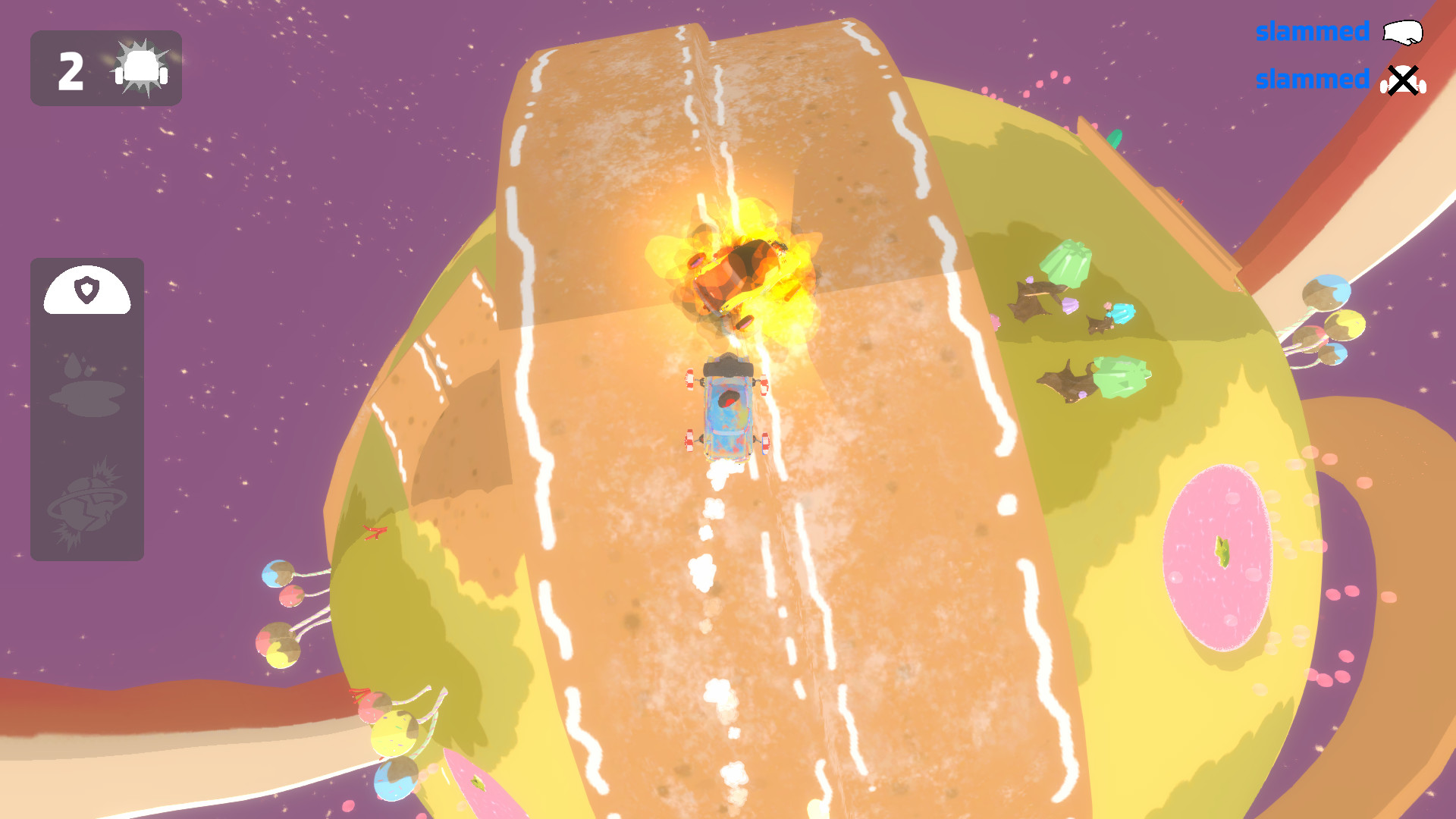
Task: Click the second 'slammed' notification text
Action: pyautogui.click(x=1312, y=80)
